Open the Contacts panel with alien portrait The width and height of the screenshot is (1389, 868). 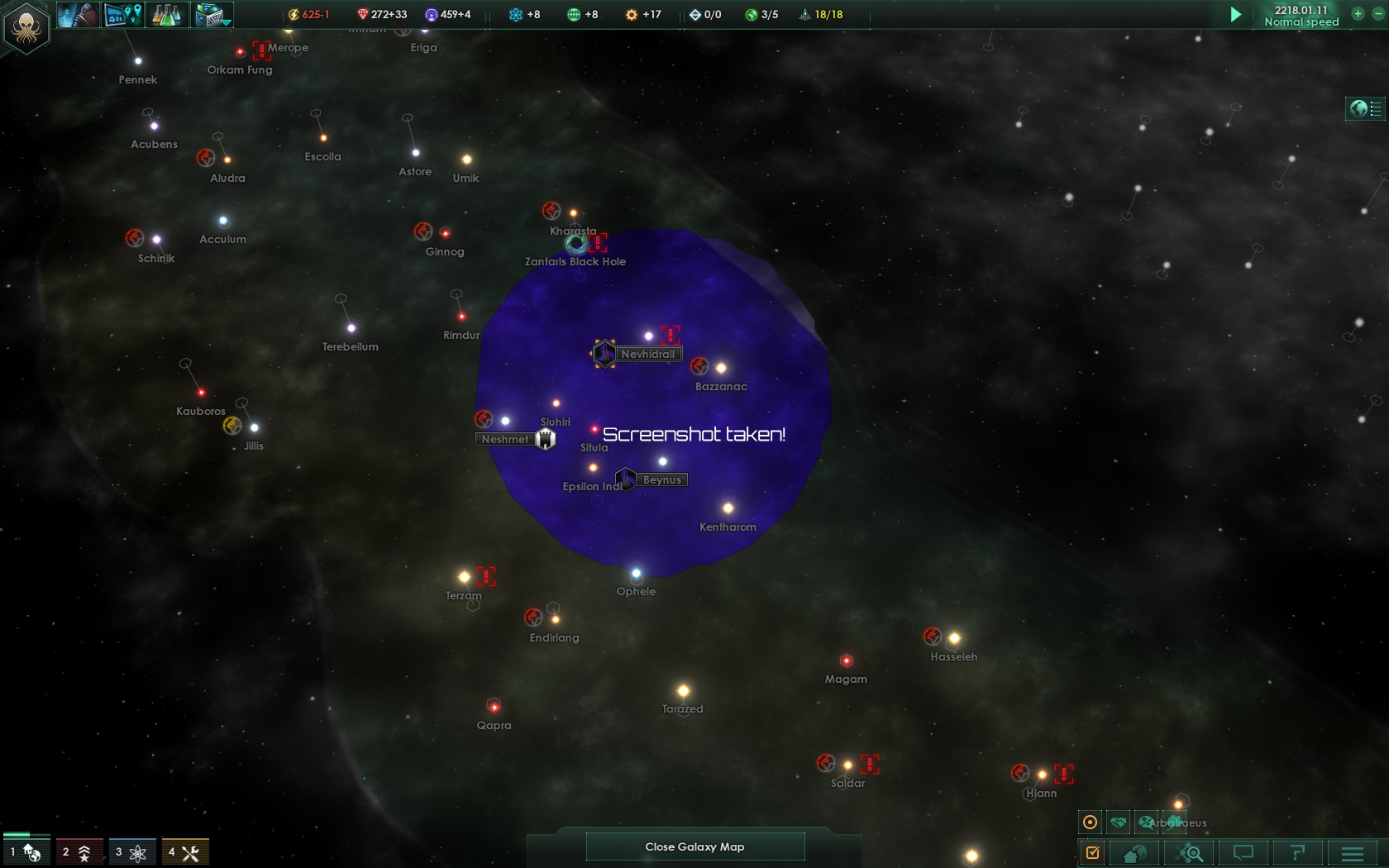tap(79, 14)
